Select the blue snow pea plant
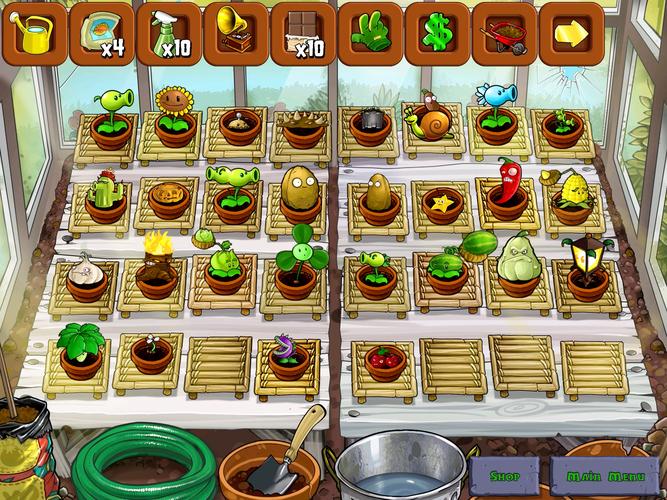667x500 pixels. (x=495, y=110)
